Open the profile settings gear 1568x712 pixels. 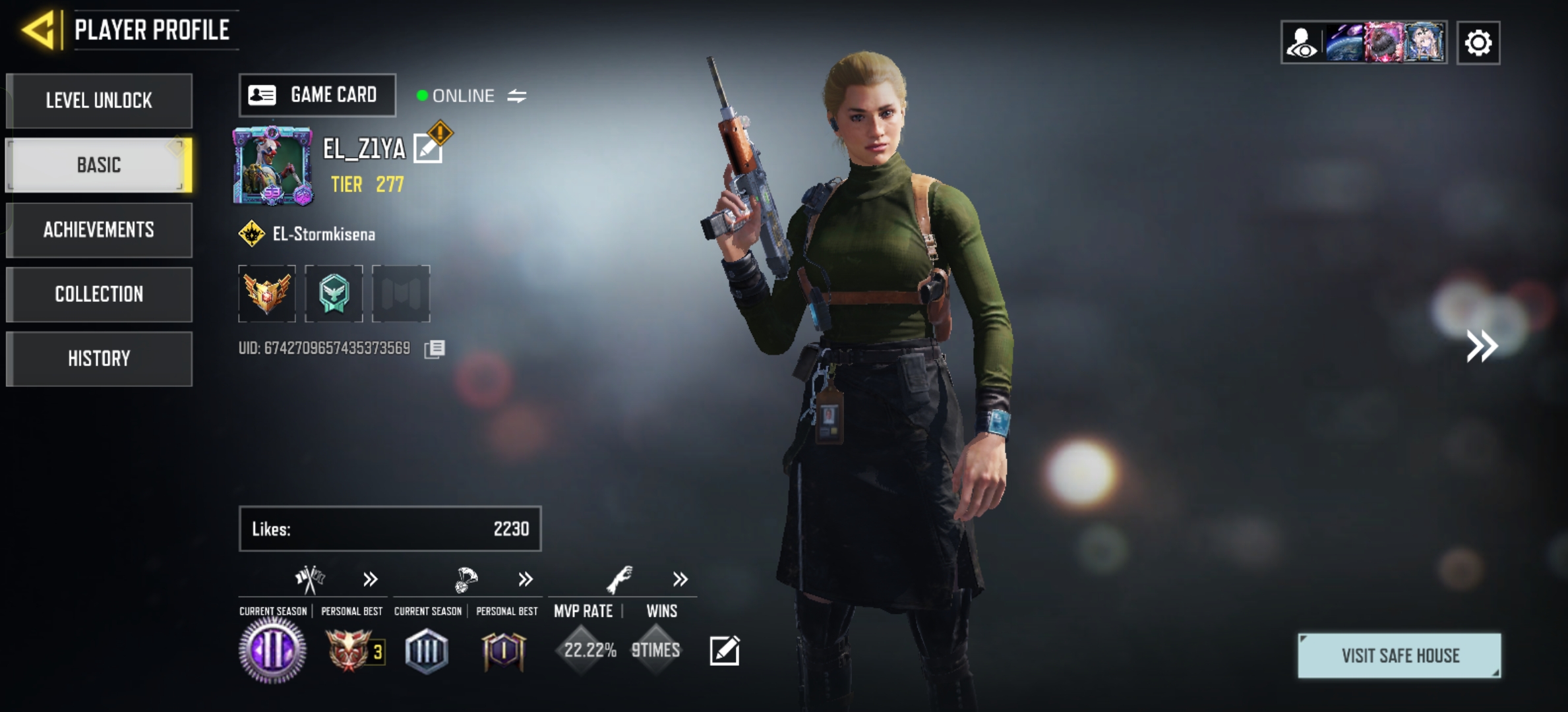(x=1478, y=44)
